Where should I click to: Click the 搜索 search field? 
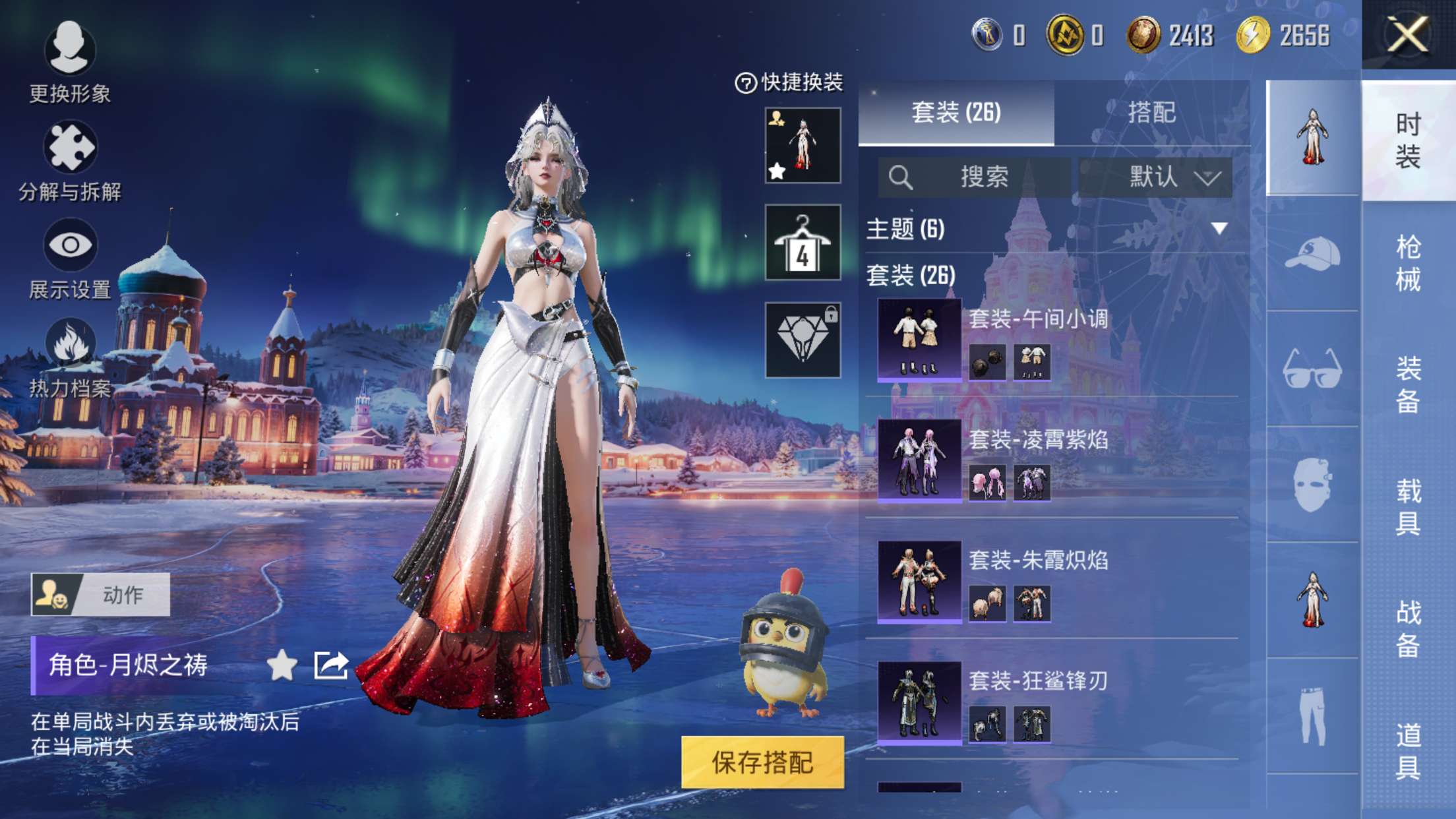click(975, 177)
